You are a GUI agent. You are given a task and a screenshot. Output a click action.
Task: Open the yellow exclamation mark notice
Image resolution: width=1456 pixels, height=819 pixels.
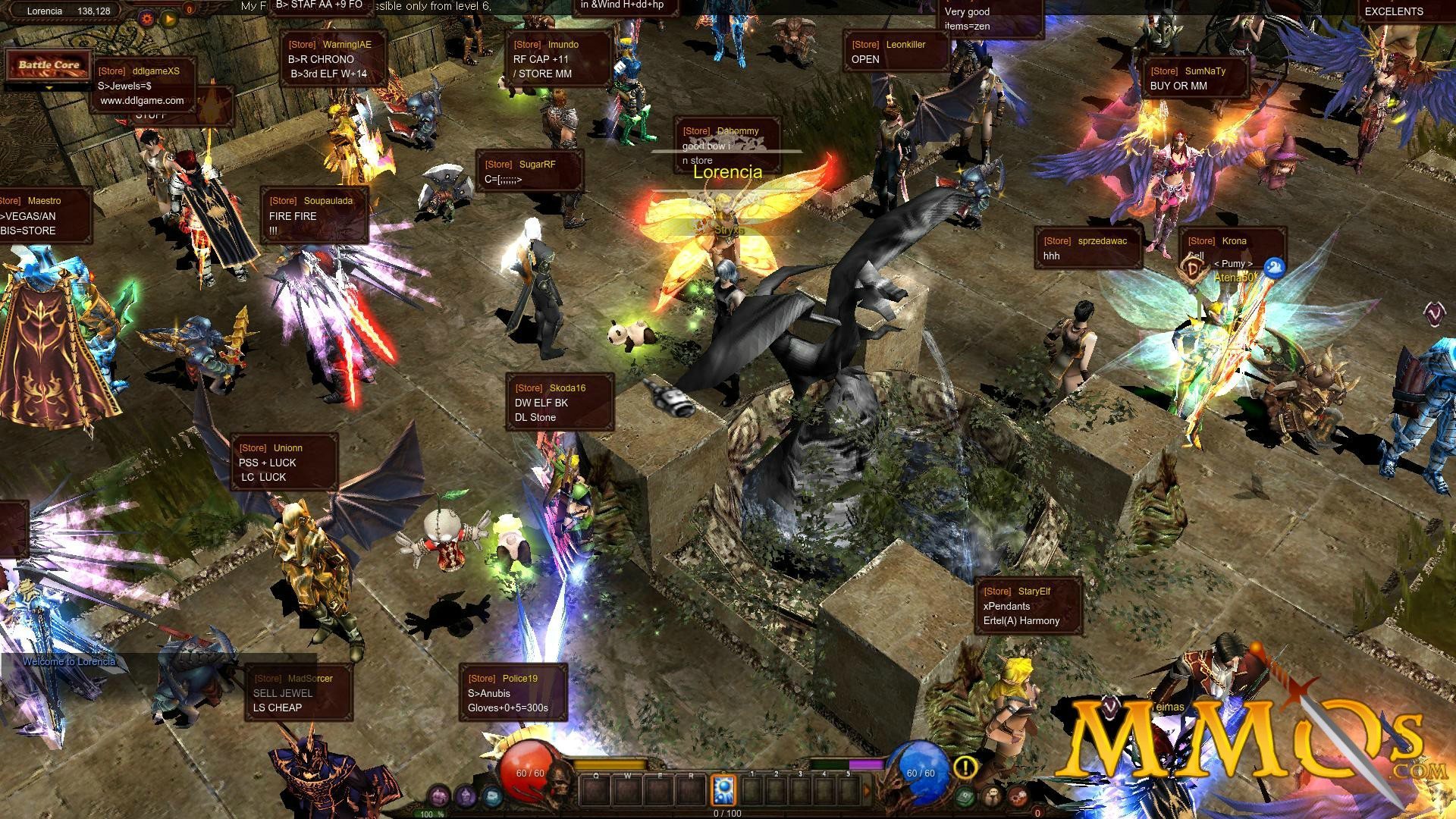coord(965,767)
